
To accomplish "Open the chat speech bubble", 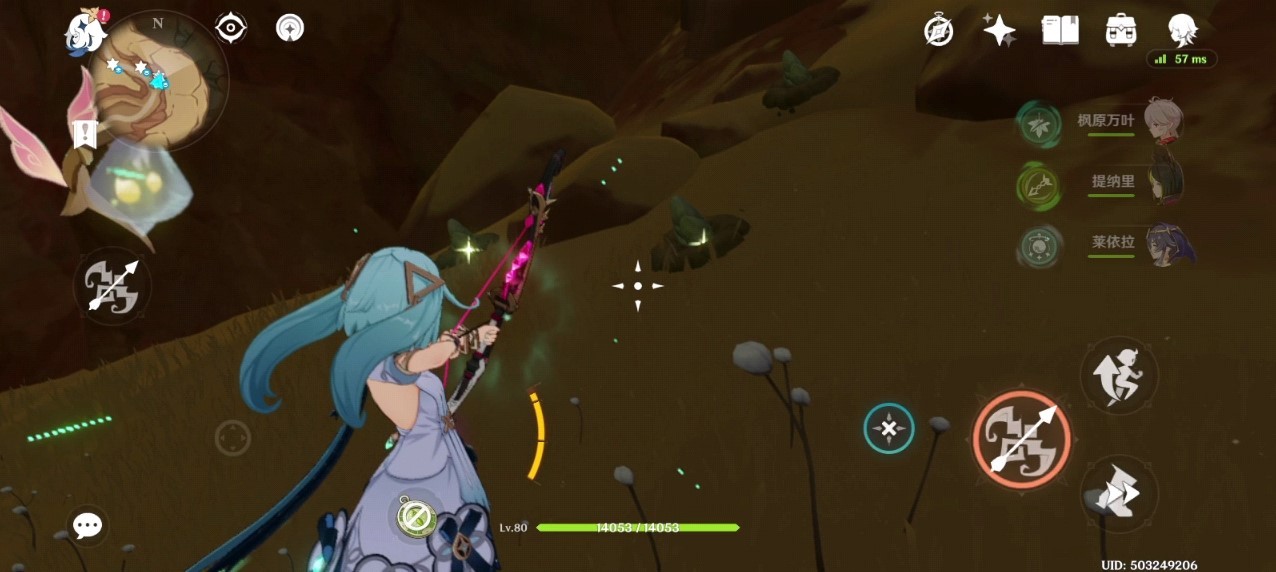I will pyautogui.click(x=88, y=525).
